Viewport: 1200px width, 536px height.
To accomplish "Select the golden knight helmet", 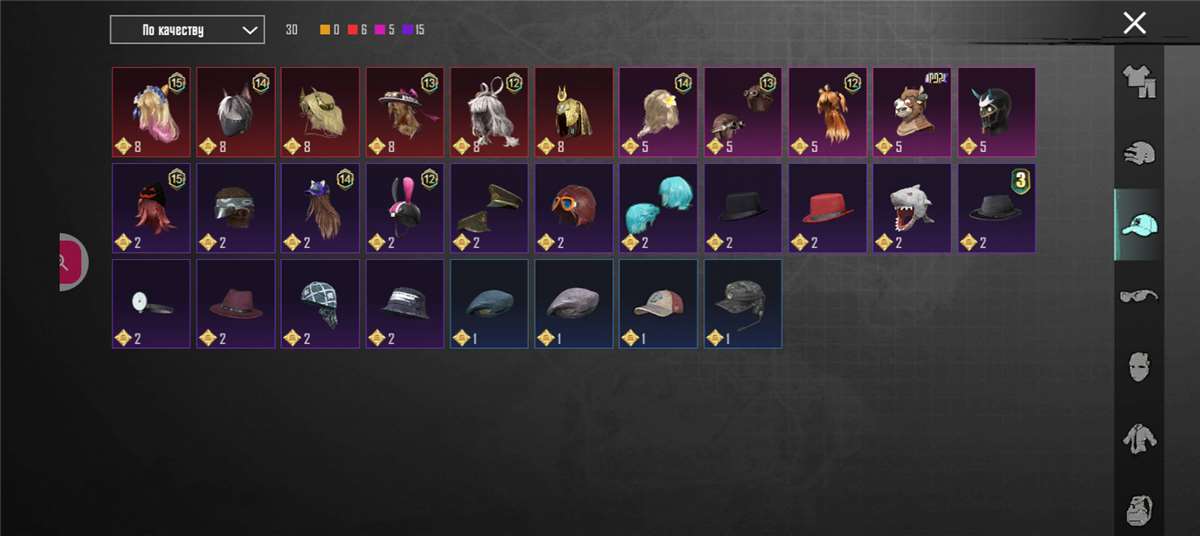I will tap(574, 112).
